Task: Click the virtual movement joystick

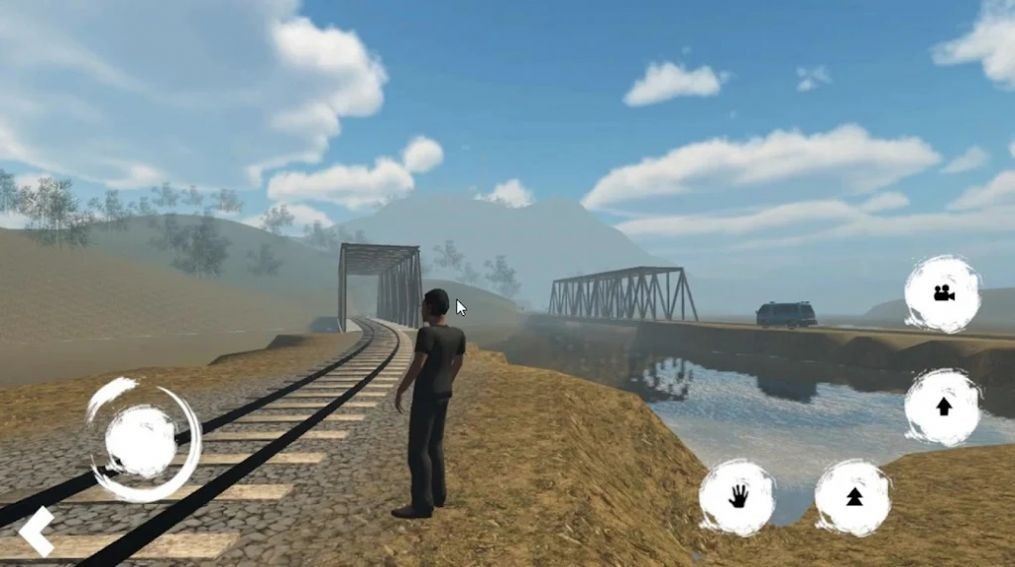Action: [x=142, y=441]
